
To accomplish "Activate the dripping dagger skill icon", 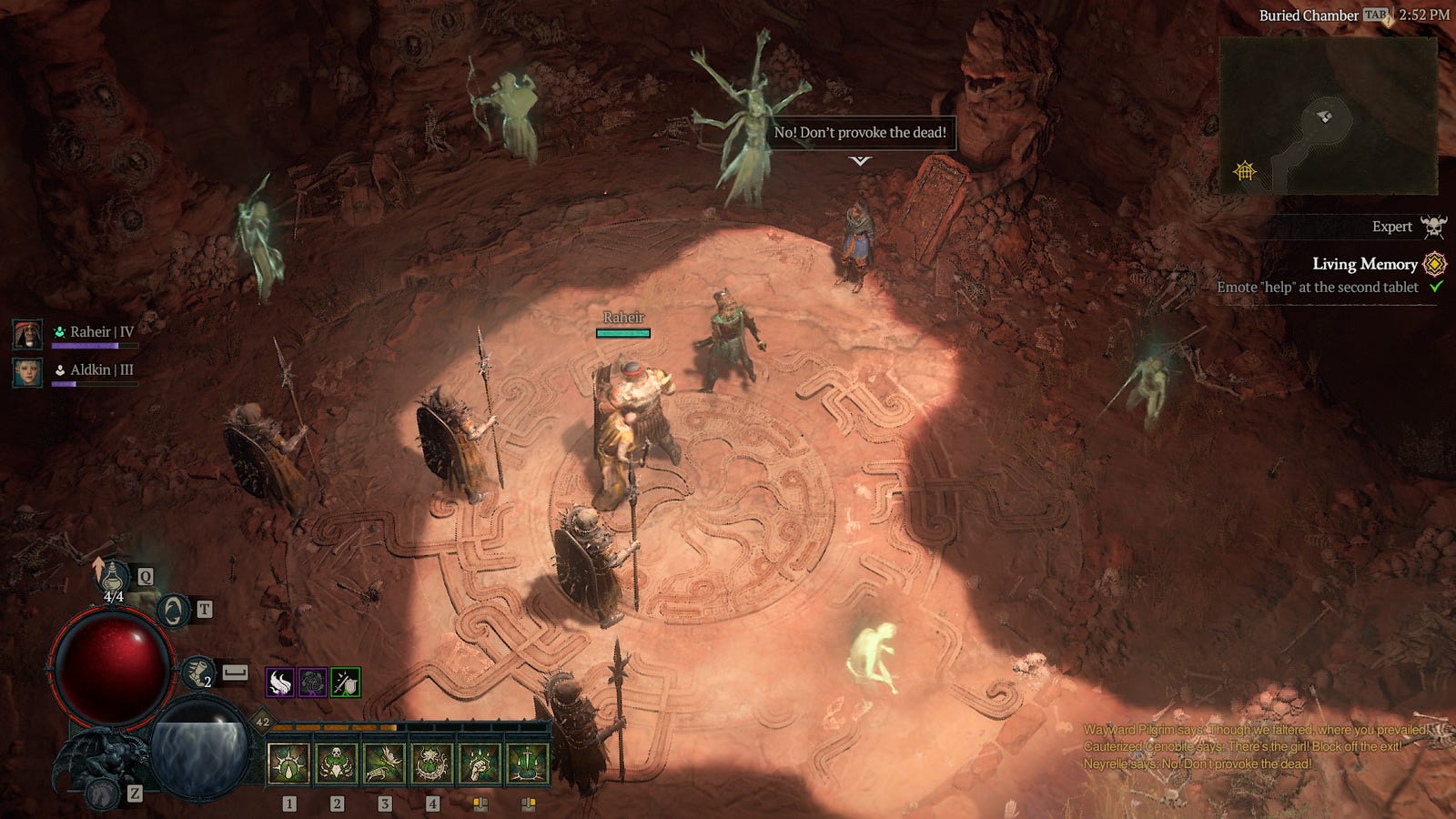I will (x=527, y=763).
